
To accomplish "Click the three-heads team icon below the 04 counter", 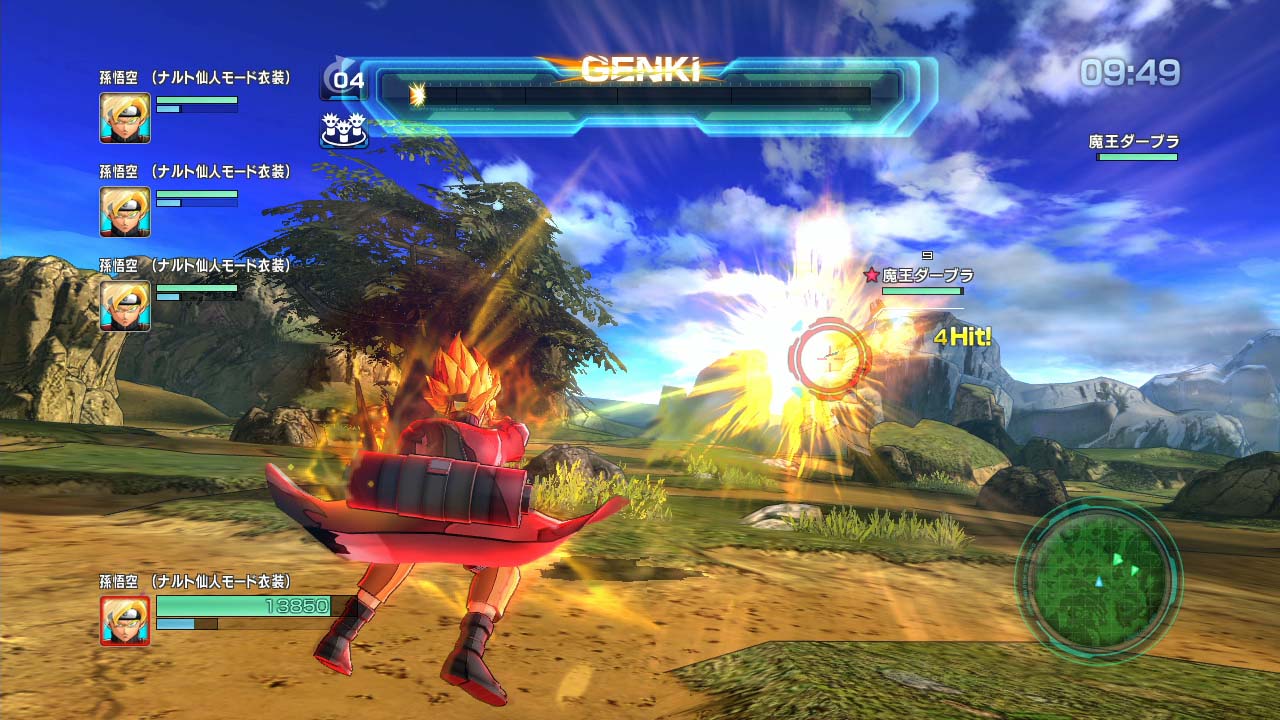I will pyautogui.click(x=343, y=129).
